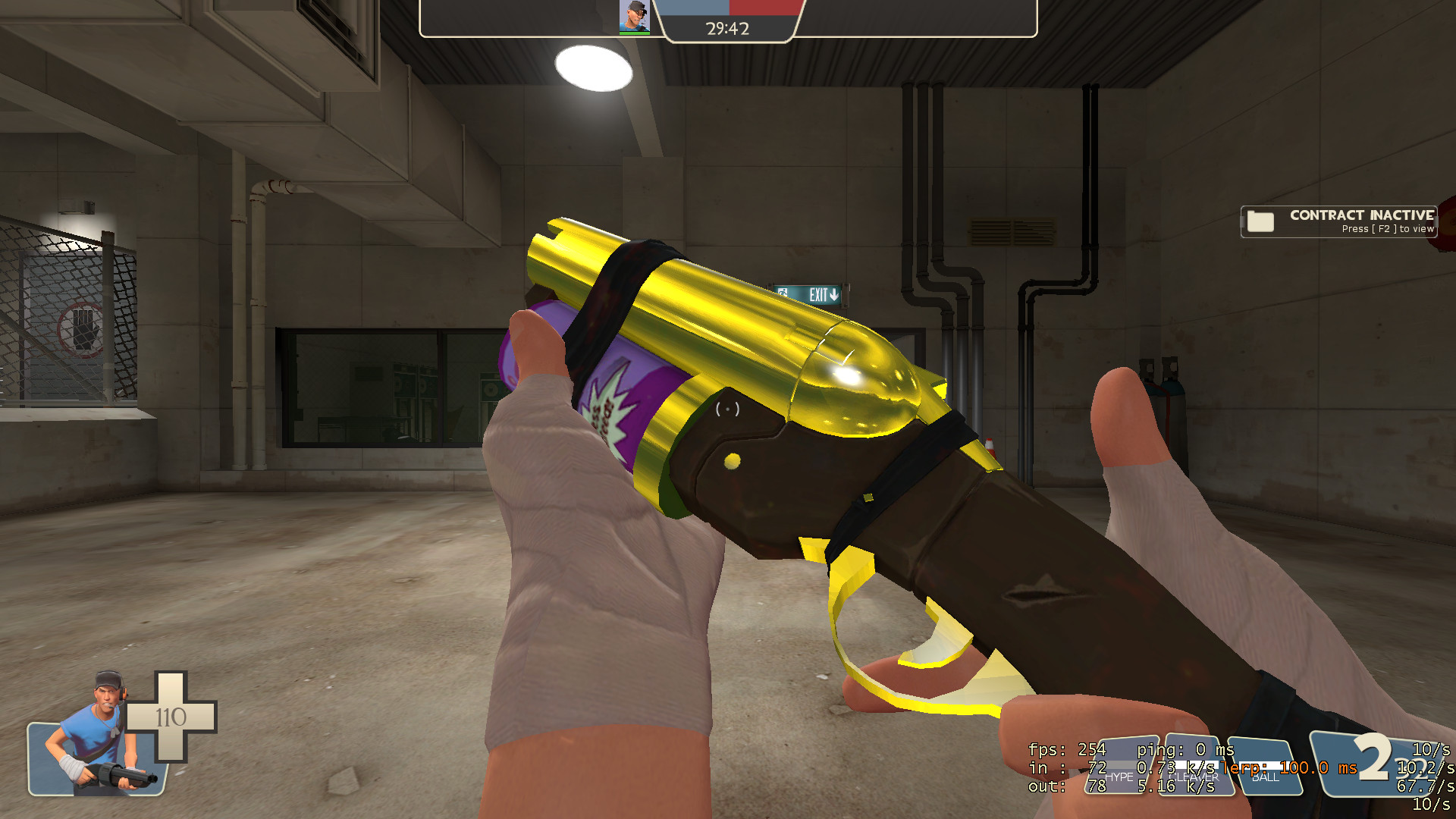Click the green status bar under the avatar

[635, 32]
